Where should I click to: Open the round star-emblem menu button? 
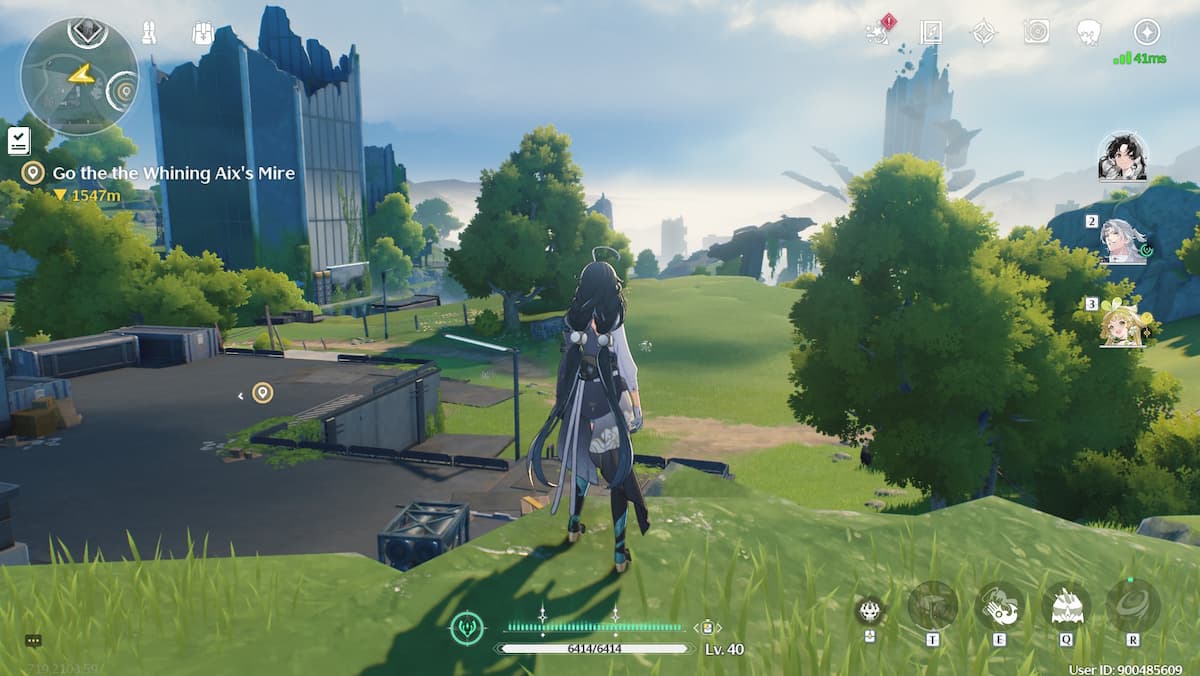pos(1146,31)
